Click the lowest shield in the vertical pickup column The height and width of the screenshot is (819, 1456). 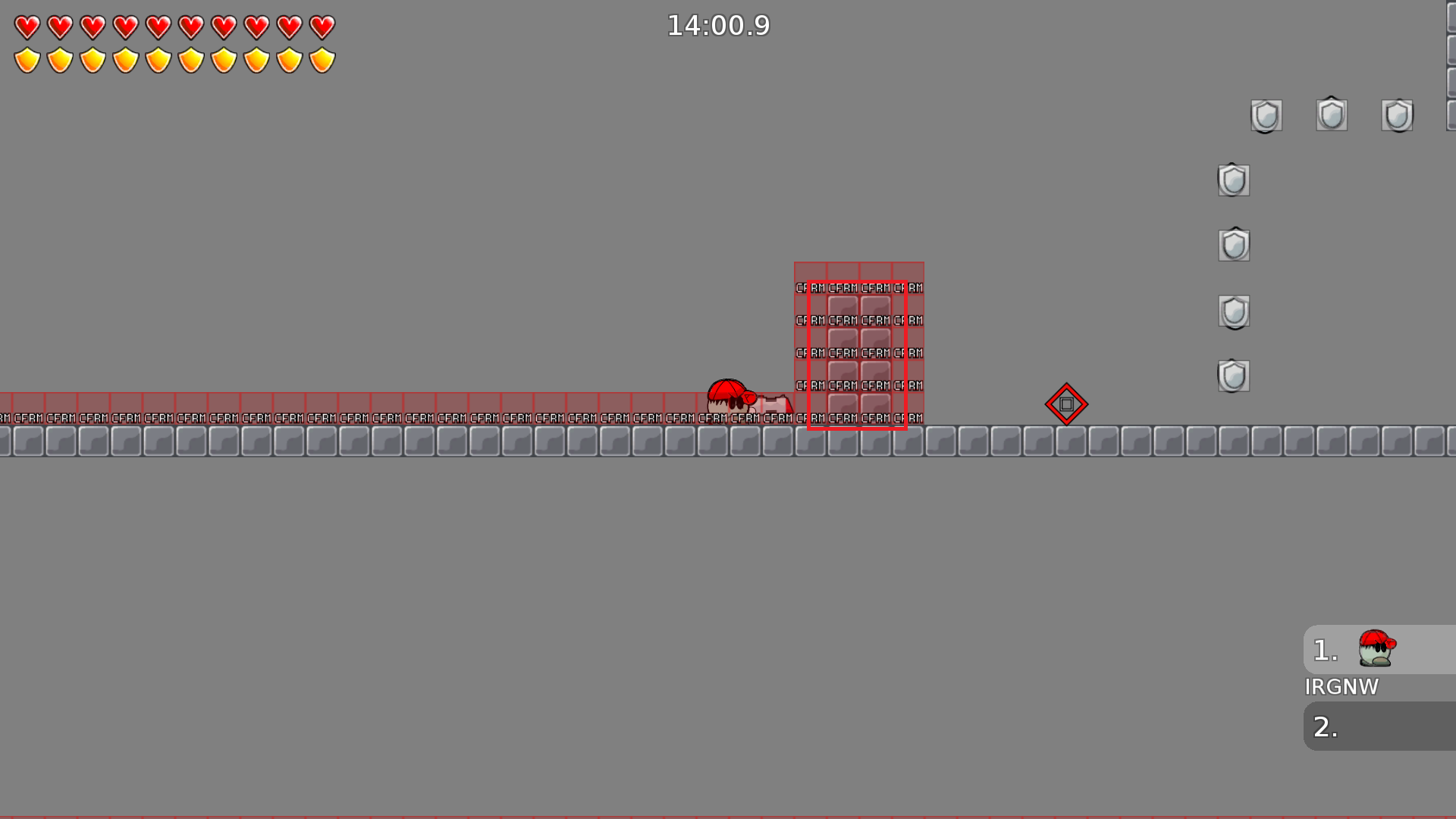pyautogui.click(x=1232, y=375)
